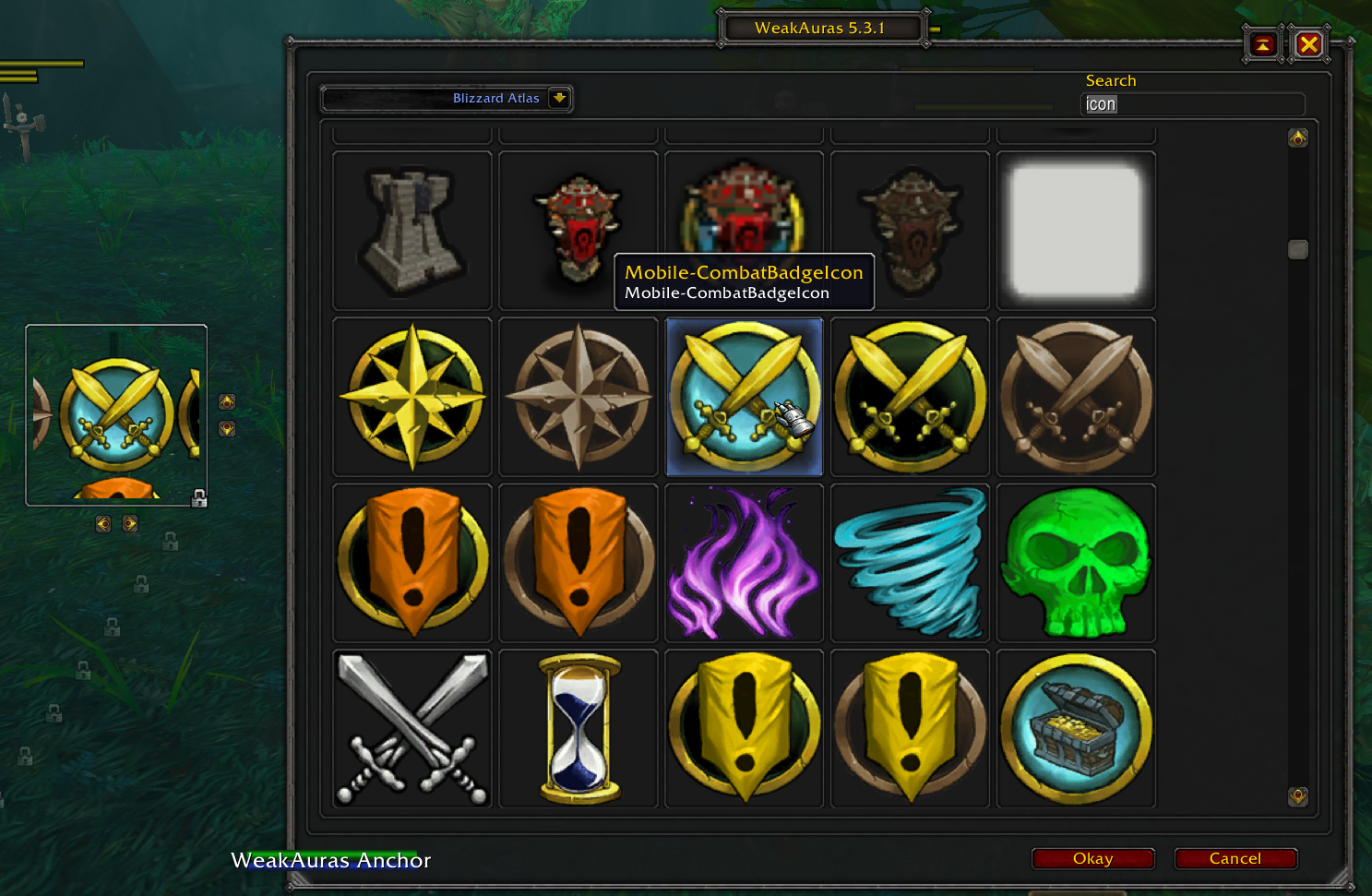1372x896 pixels.
Task: Click the highlighted Mobile-CombatBadgeIcon texture
Action: (744, 397)
